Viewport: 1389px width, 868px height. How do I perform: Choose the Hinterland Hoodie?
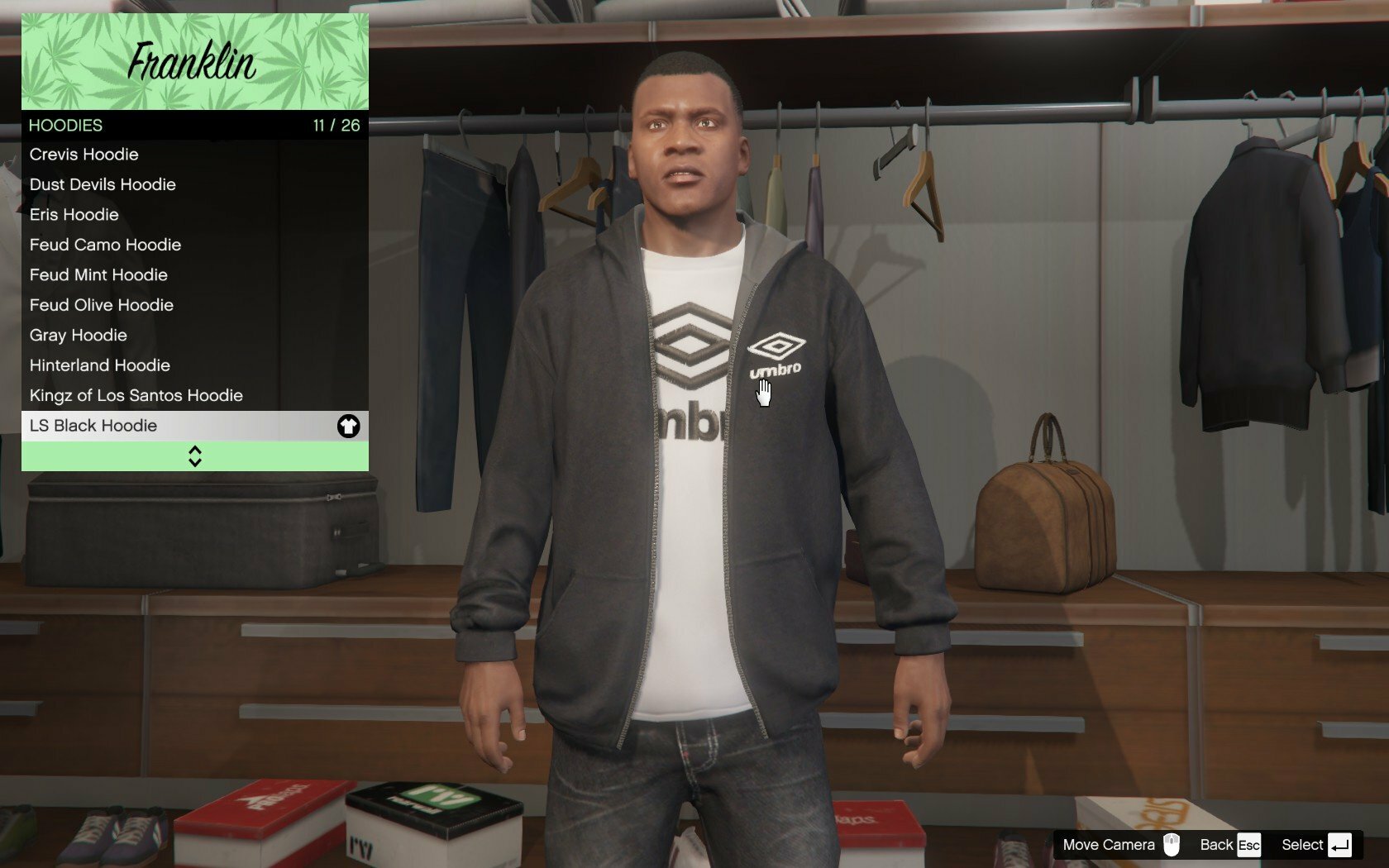[194, 365]
